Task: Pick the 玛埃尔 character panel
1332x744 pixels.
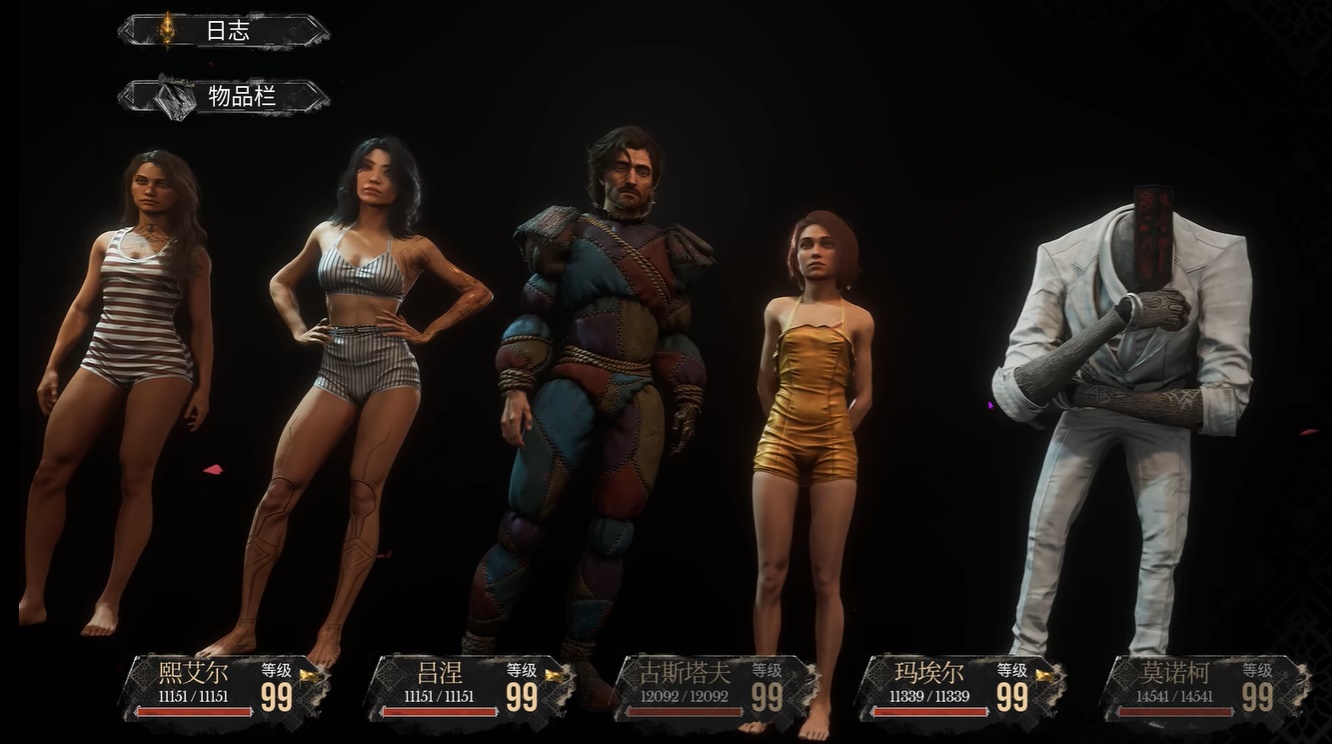Action: 960,688
